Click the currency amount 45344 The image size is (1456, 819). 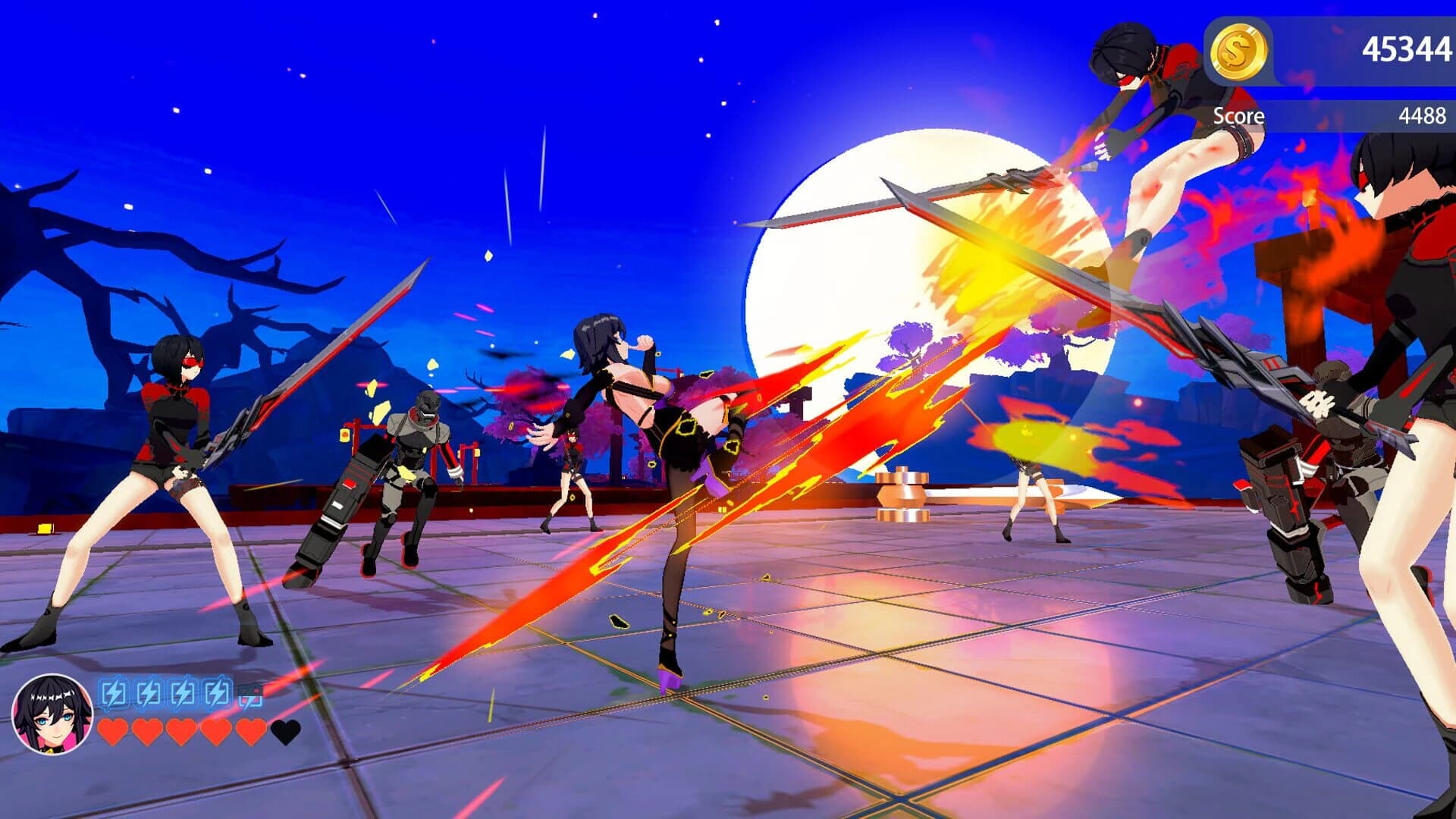[1407, 48]
